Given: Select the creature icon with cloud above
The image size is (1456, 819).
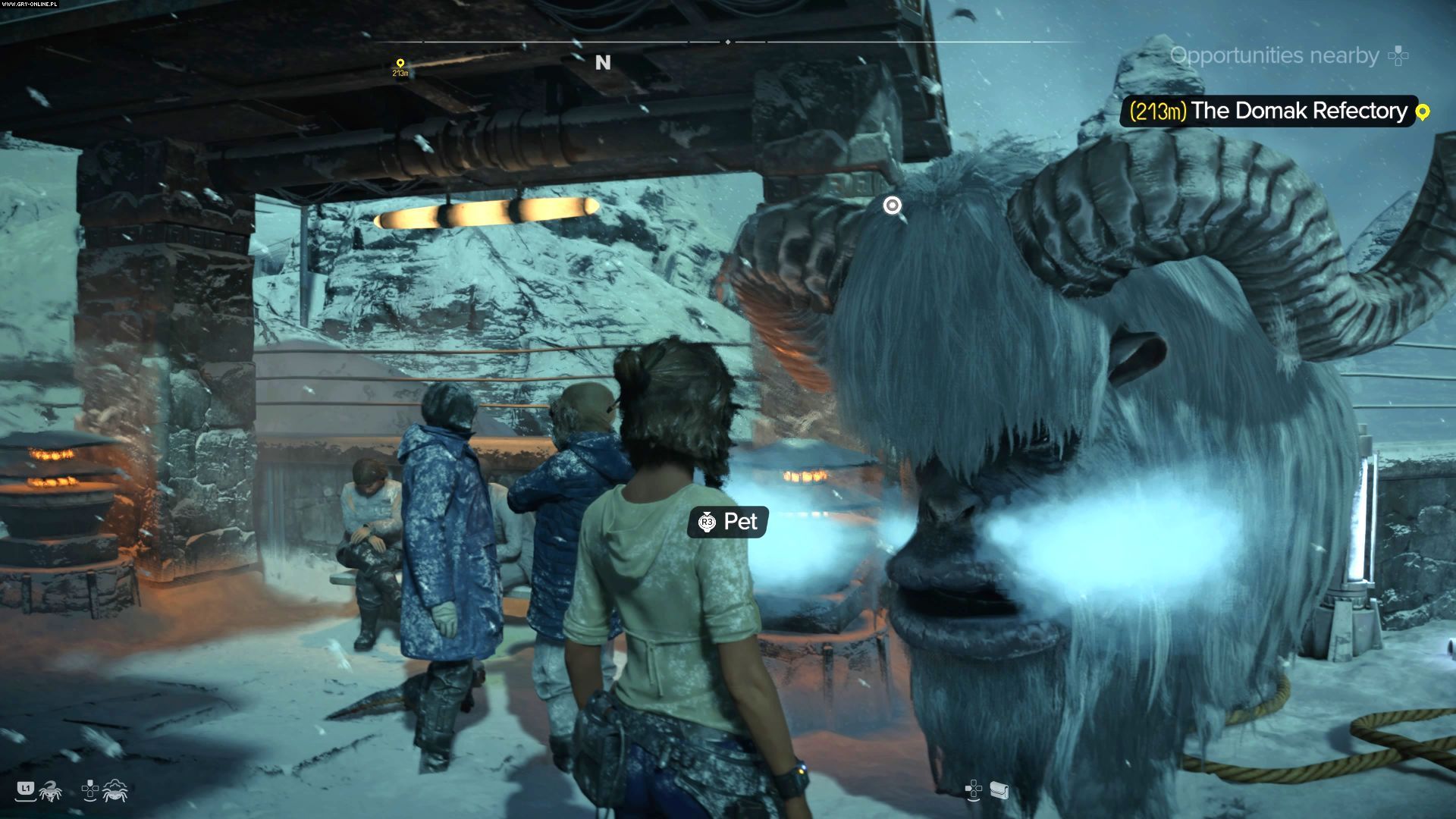Looking at the screenshot, I should click(115, 790).
